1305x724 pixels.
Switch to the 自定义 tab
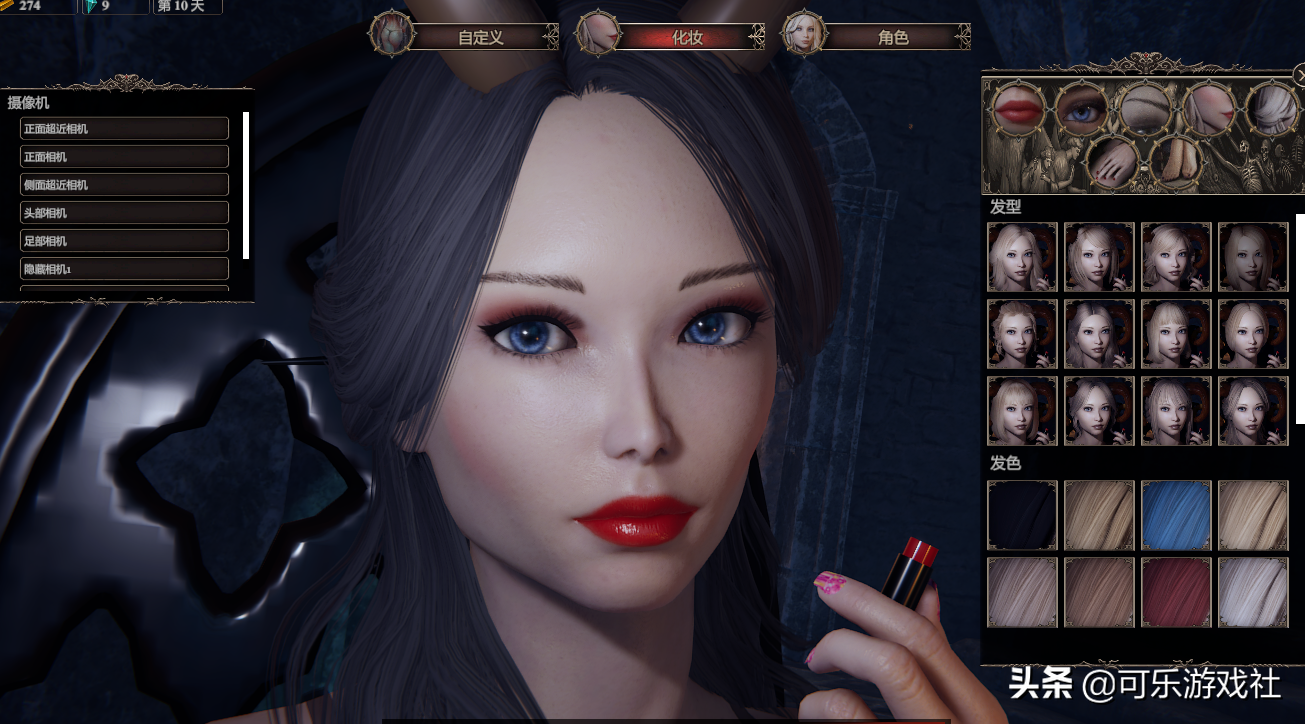[x=480, y=38]
